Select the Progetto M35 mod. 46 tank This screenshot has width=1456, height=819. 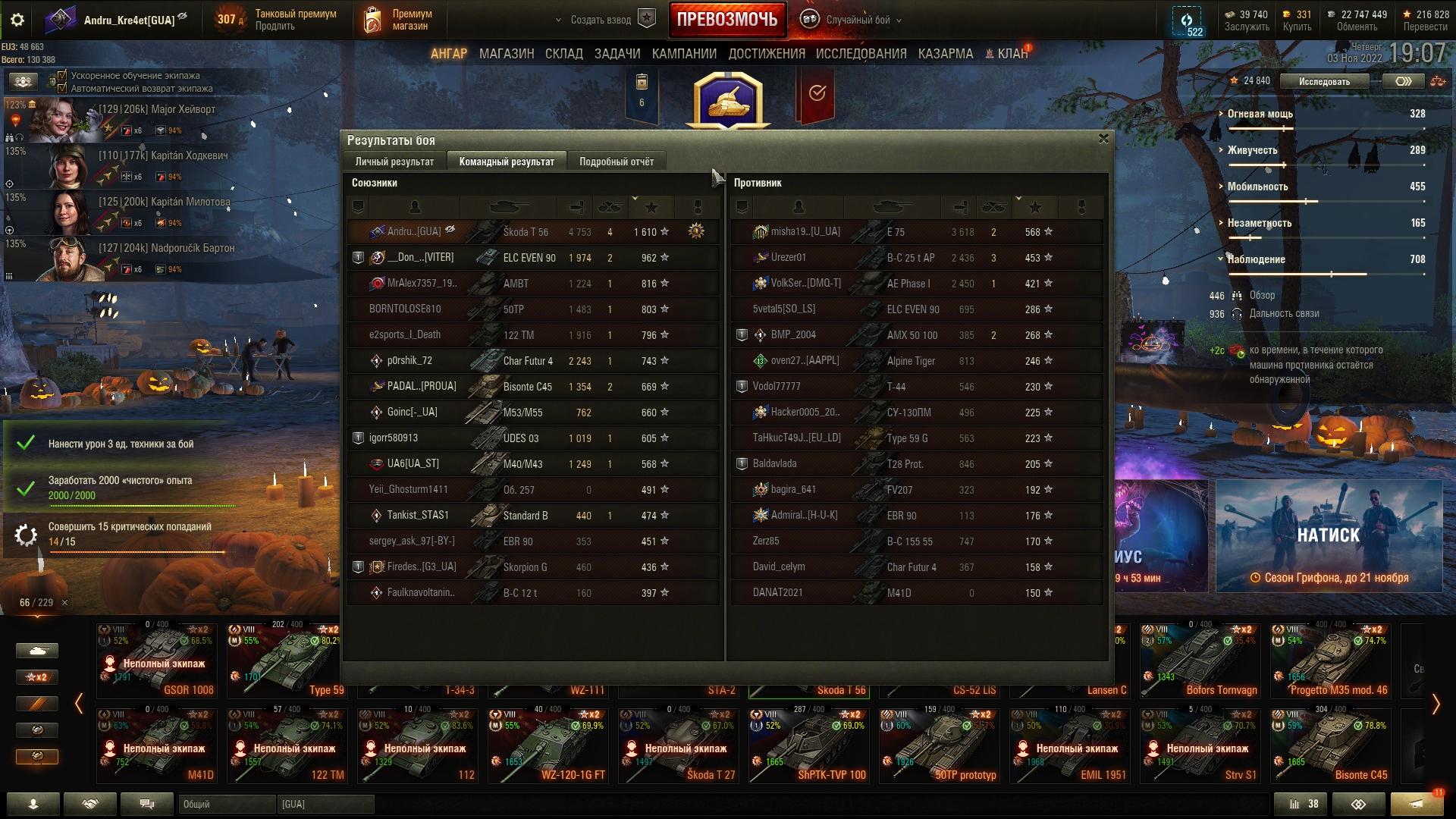pyautogui.click(x=1335, y=660)
